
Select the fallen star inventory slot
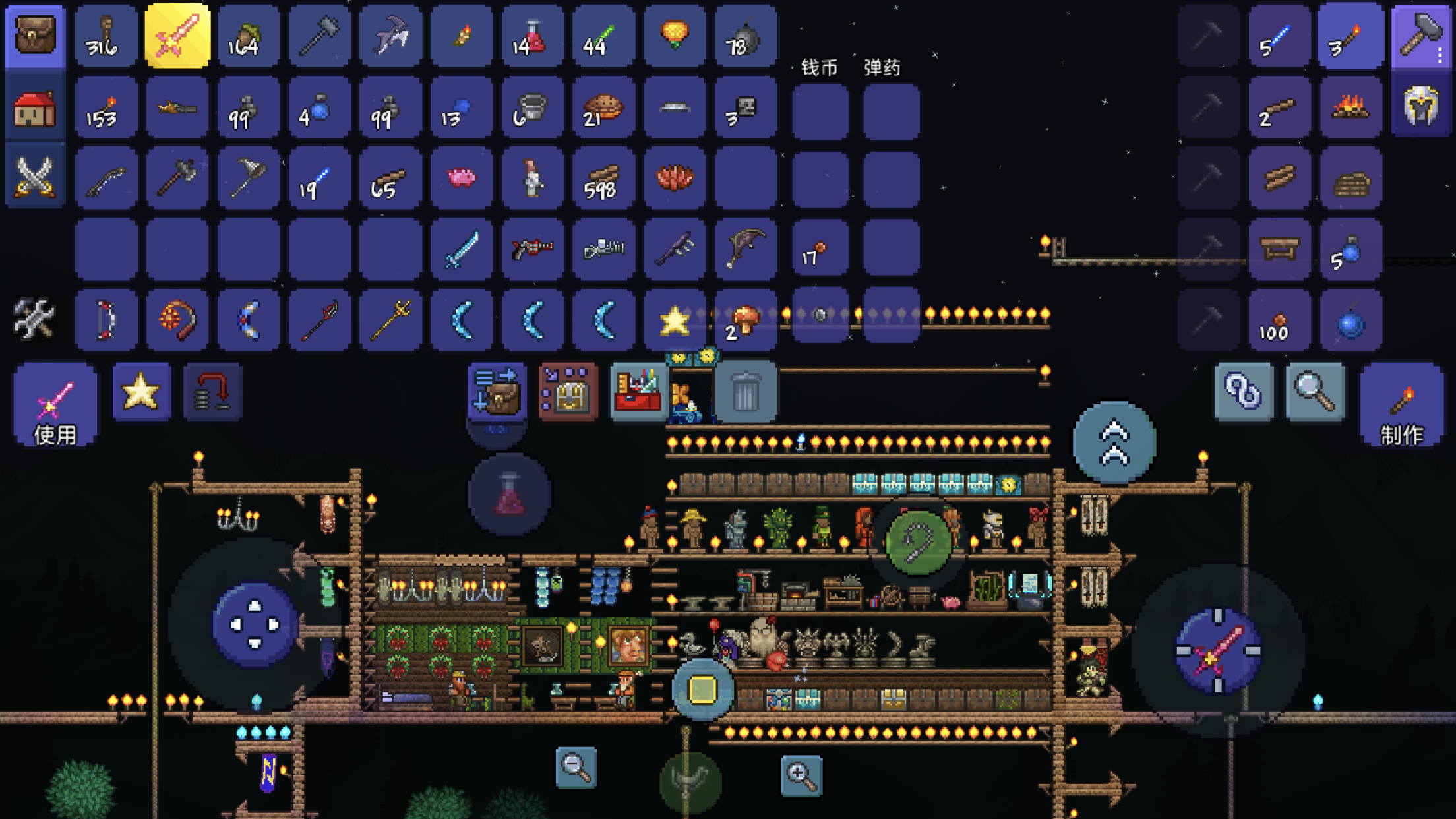coord(675,320)
